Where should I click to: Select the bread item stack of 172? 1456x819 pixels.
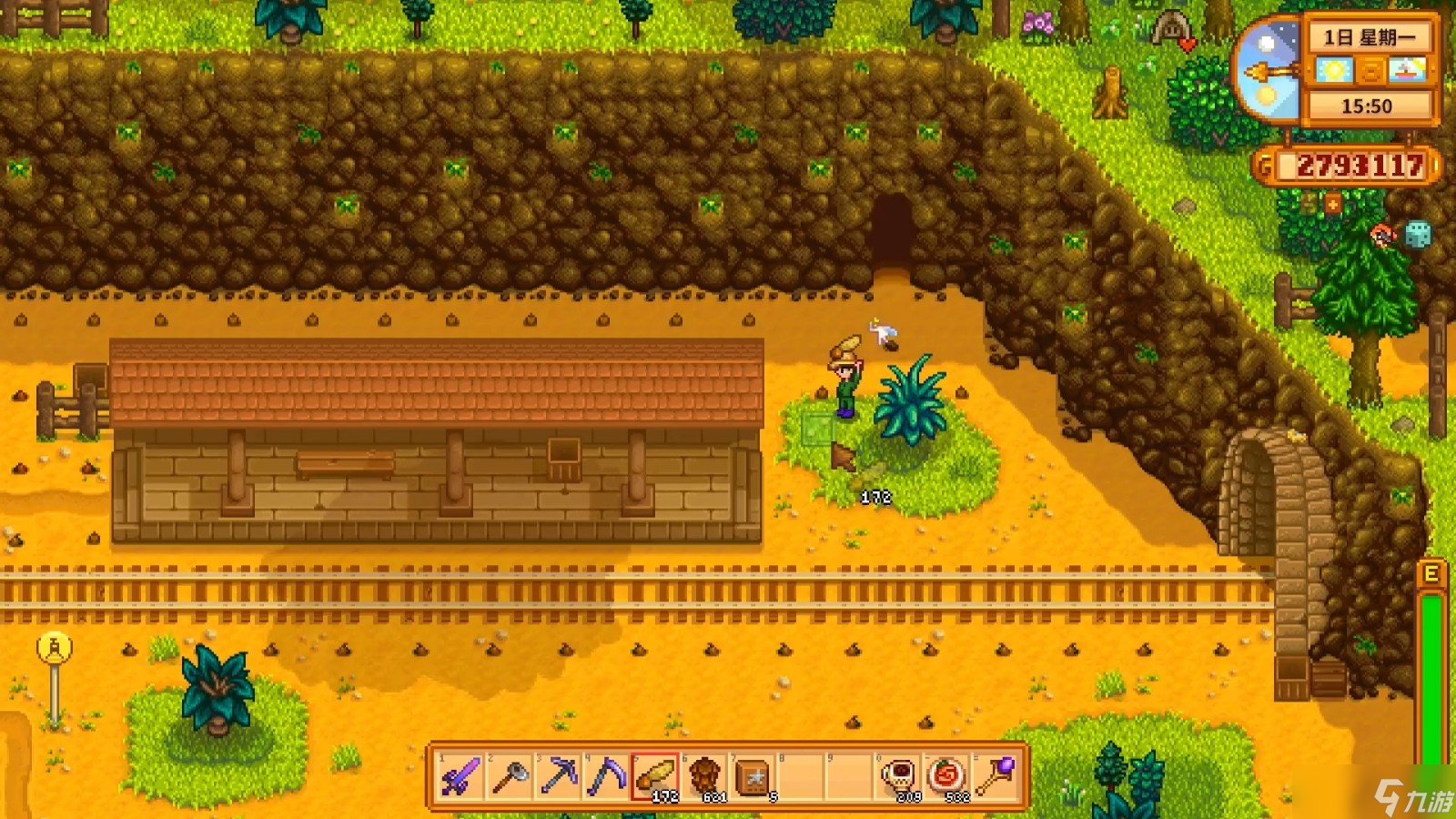655,776
